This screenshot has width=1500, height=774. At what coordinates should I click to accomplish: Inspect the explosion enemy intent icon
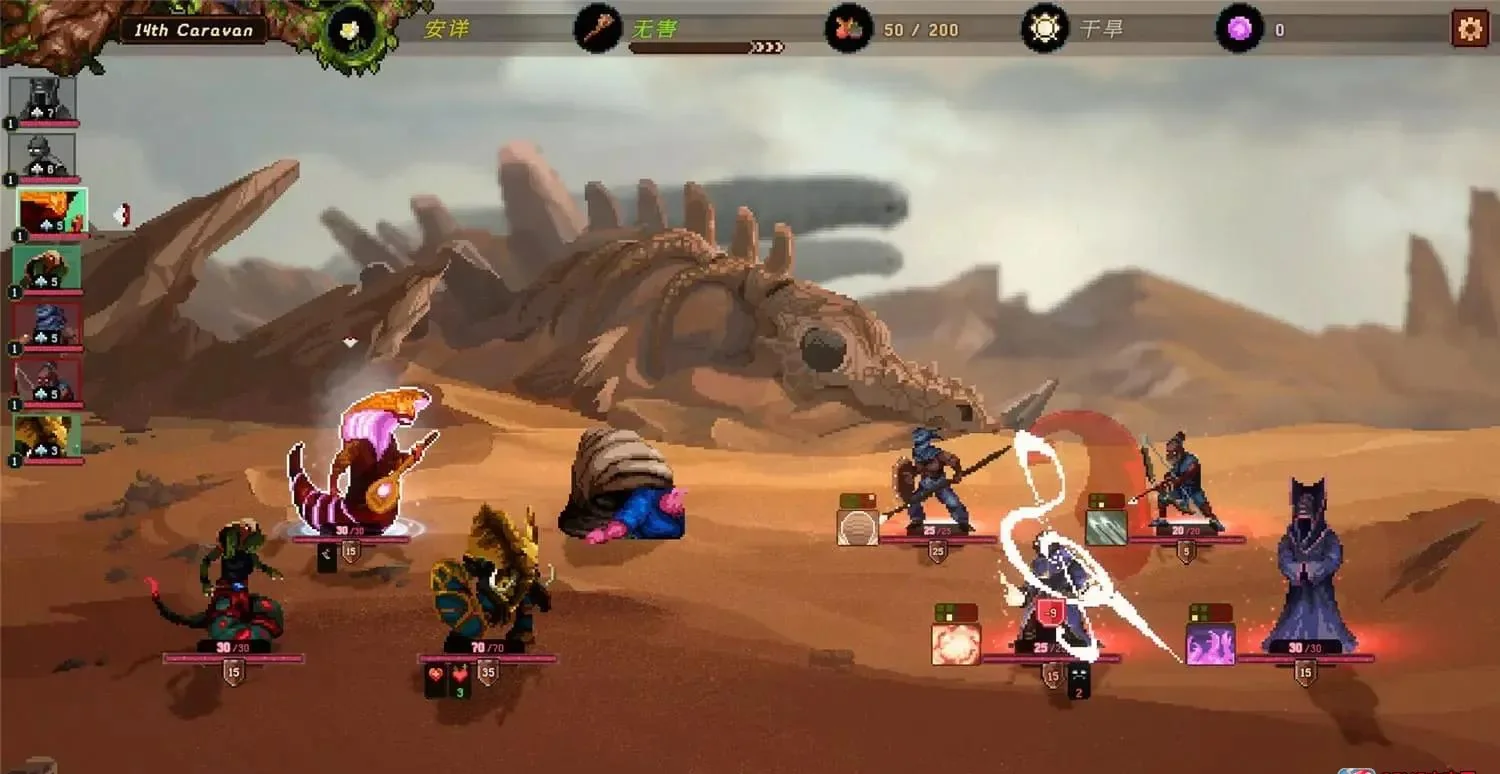[956, 645]
